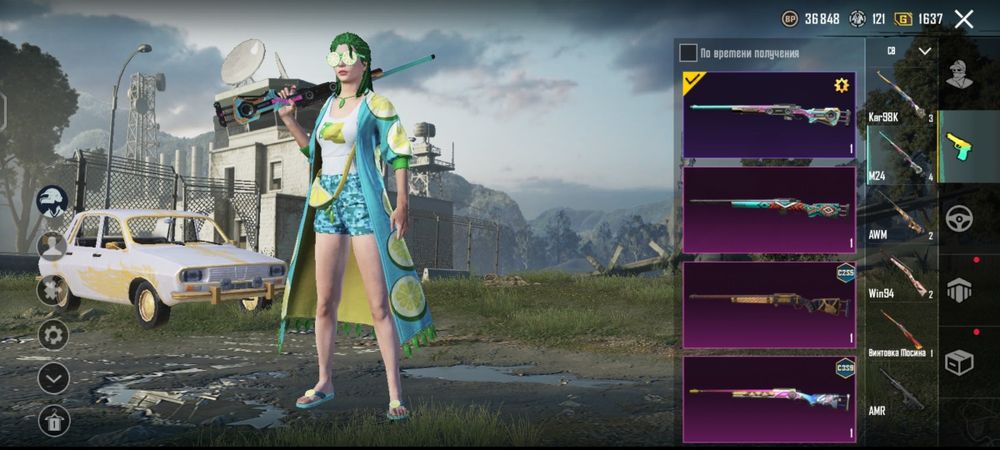Select the equipped teal M24 skin with checkmark
The height and width of the screenshot is (450, 1000).
pos(768,114)
